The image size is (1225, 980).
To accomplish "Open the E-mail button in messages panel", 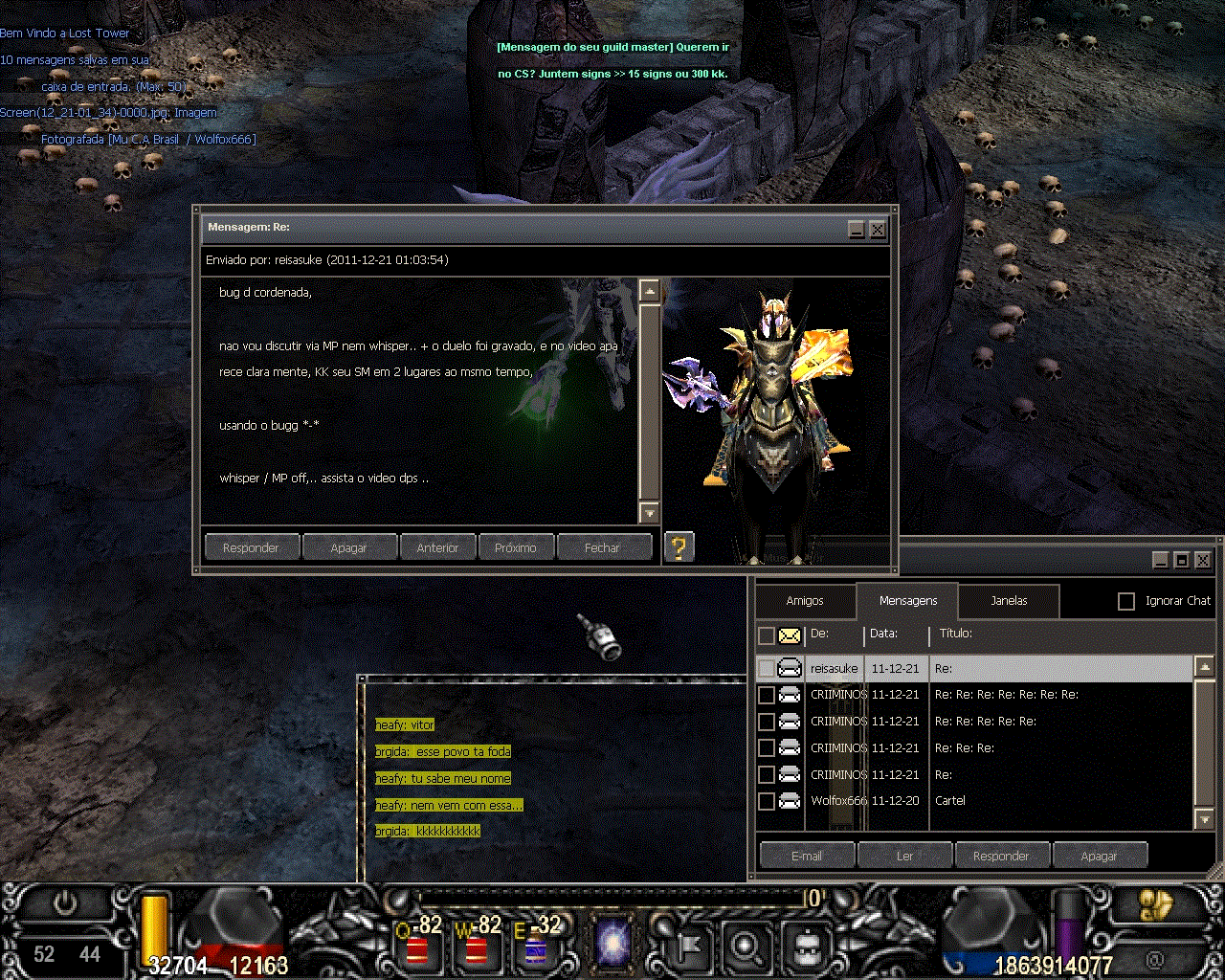I will [807, 856].
